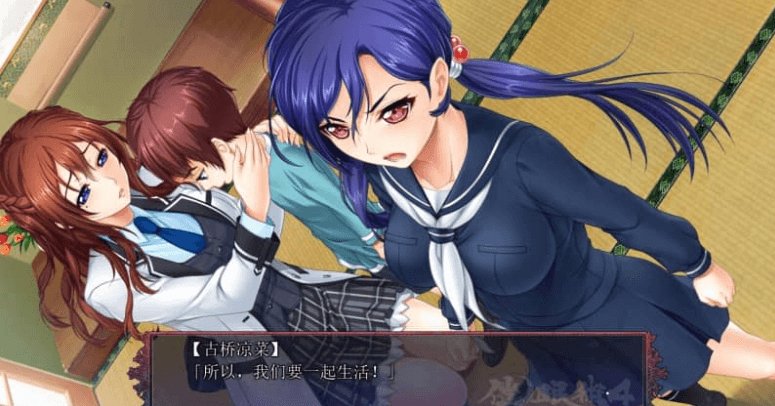Click the dialogue text box to continue

coord(400,370)
